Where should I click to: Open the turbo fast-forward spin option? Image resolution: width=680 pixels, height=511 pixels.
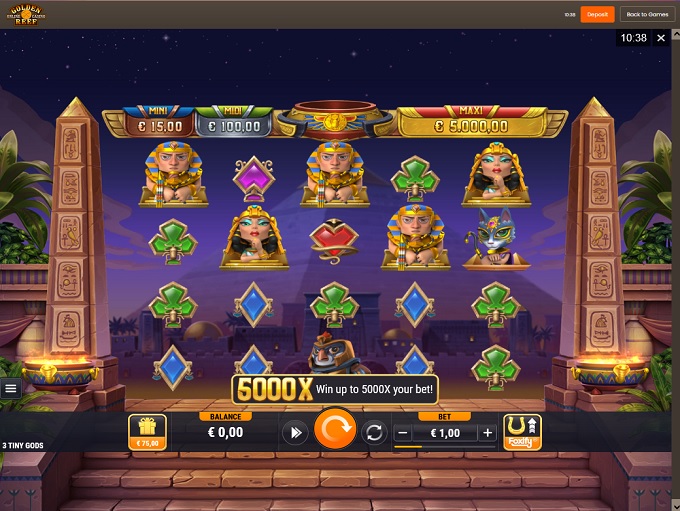[x=295, y=433]
